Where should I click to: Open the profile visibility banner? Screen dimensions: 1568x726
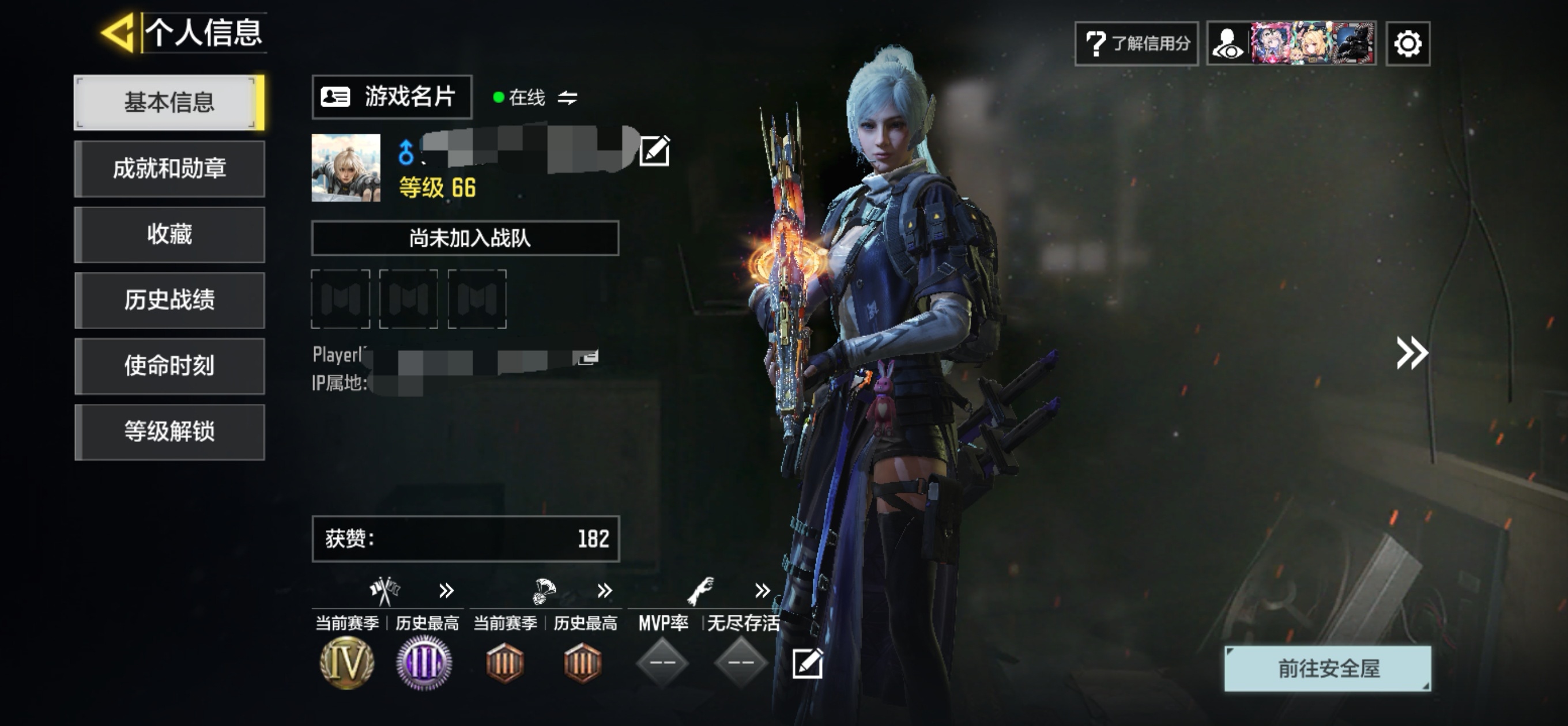(1292, 44)
